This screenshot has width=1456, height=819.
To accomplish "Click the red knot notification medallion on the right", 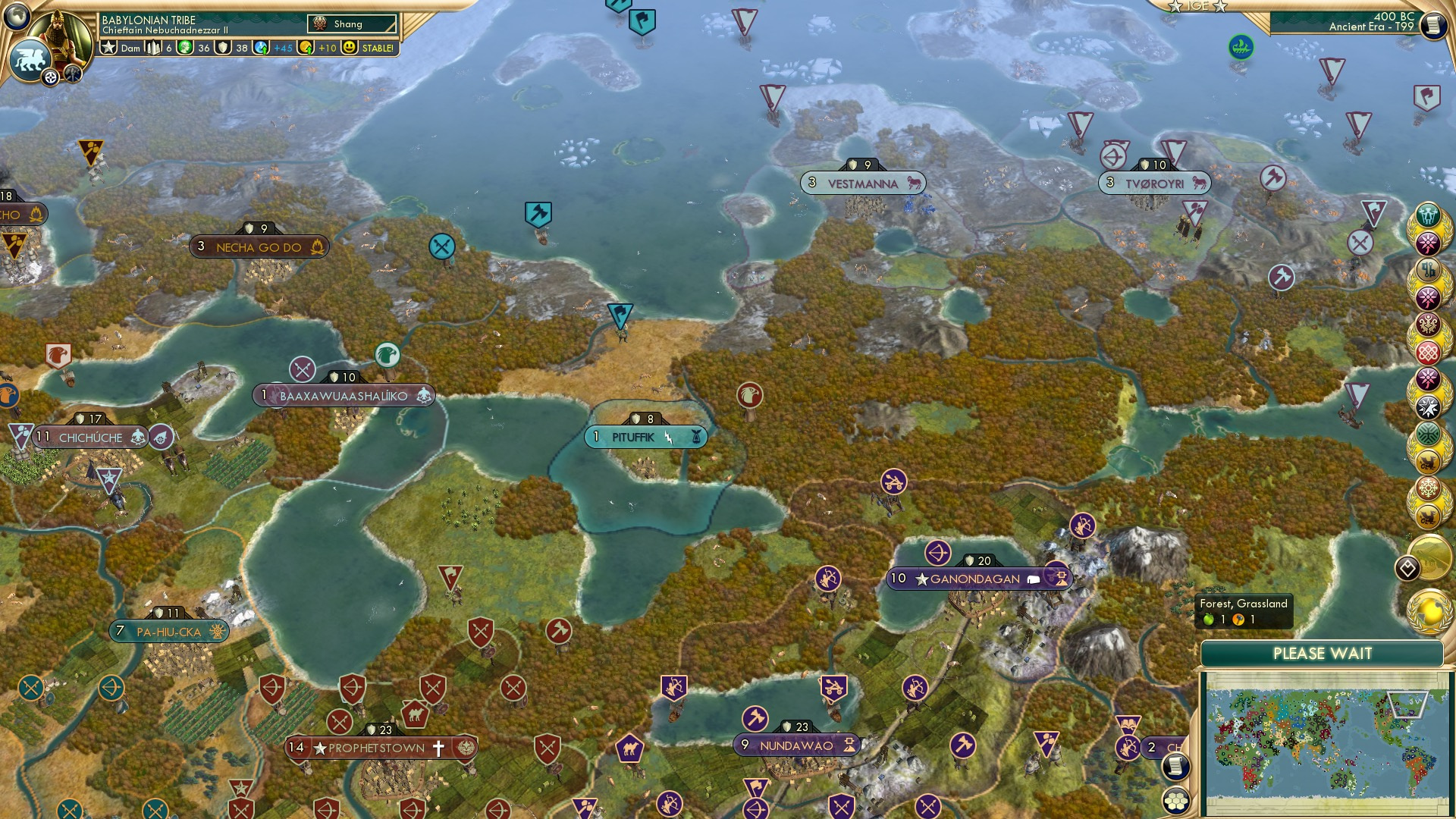I will click(x=1426, y=353).
